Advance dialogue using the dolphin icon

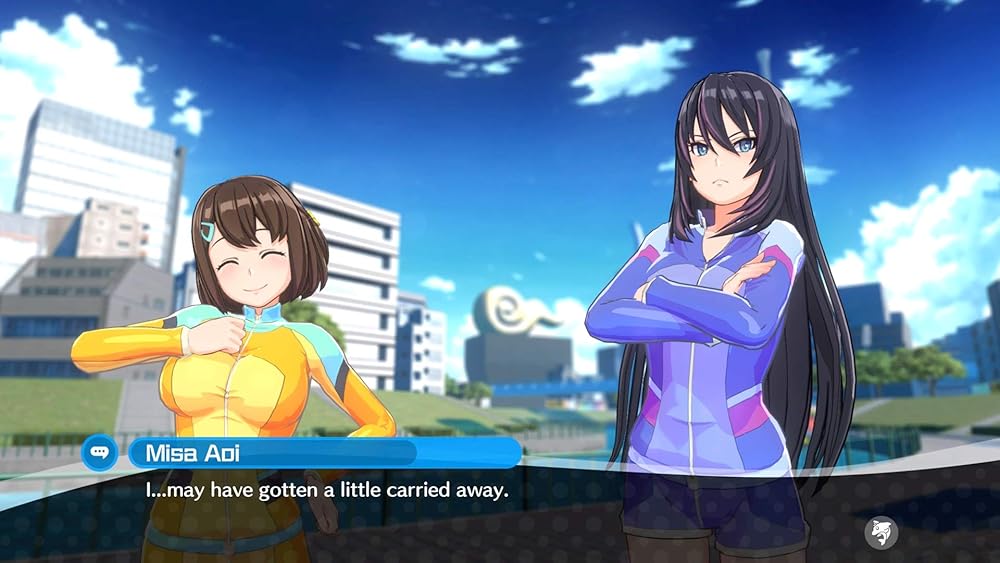pyautogui.click(x=882, y=531)
